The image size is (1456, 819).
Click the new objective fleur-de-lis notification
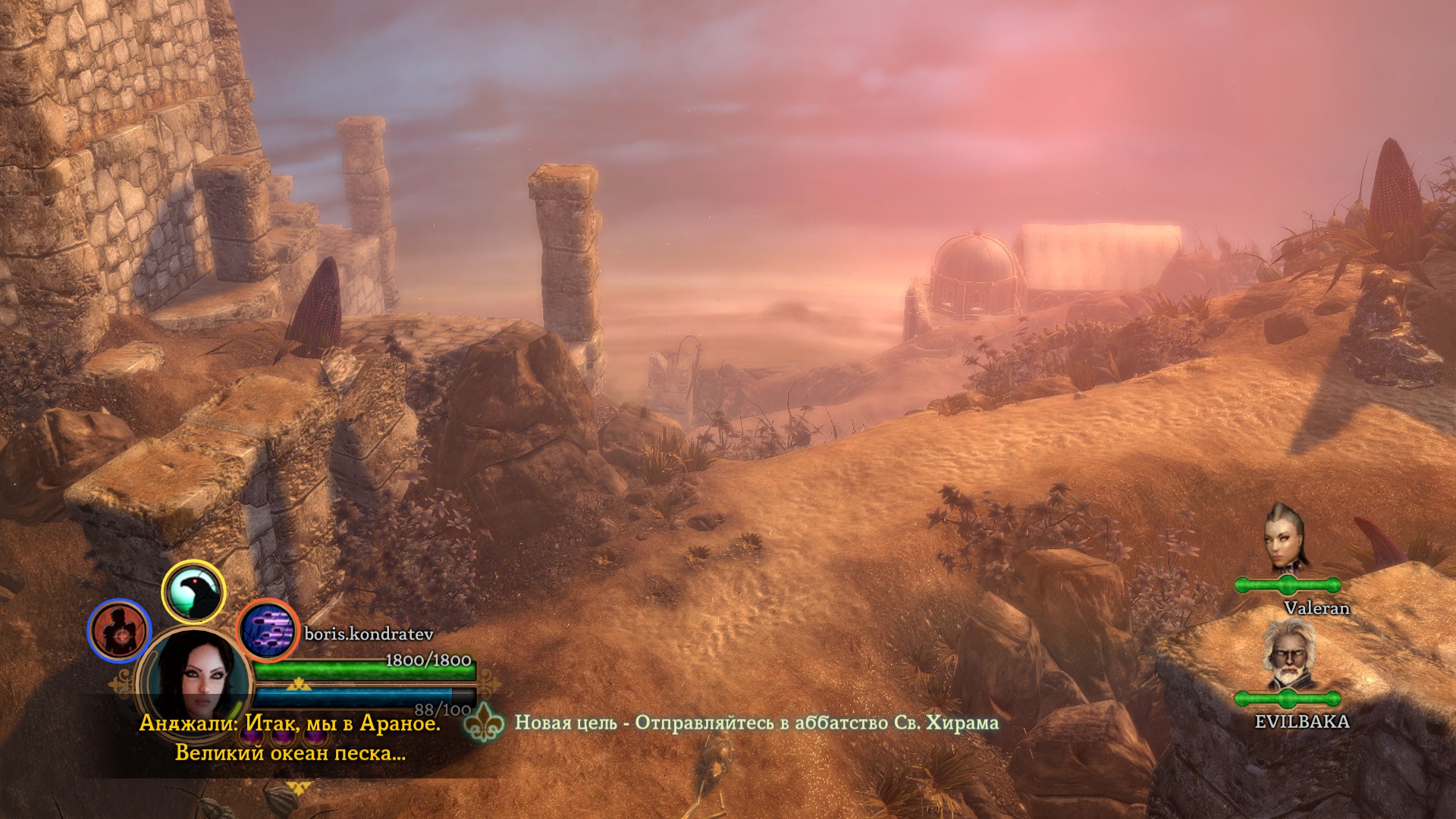click(484, 723)
